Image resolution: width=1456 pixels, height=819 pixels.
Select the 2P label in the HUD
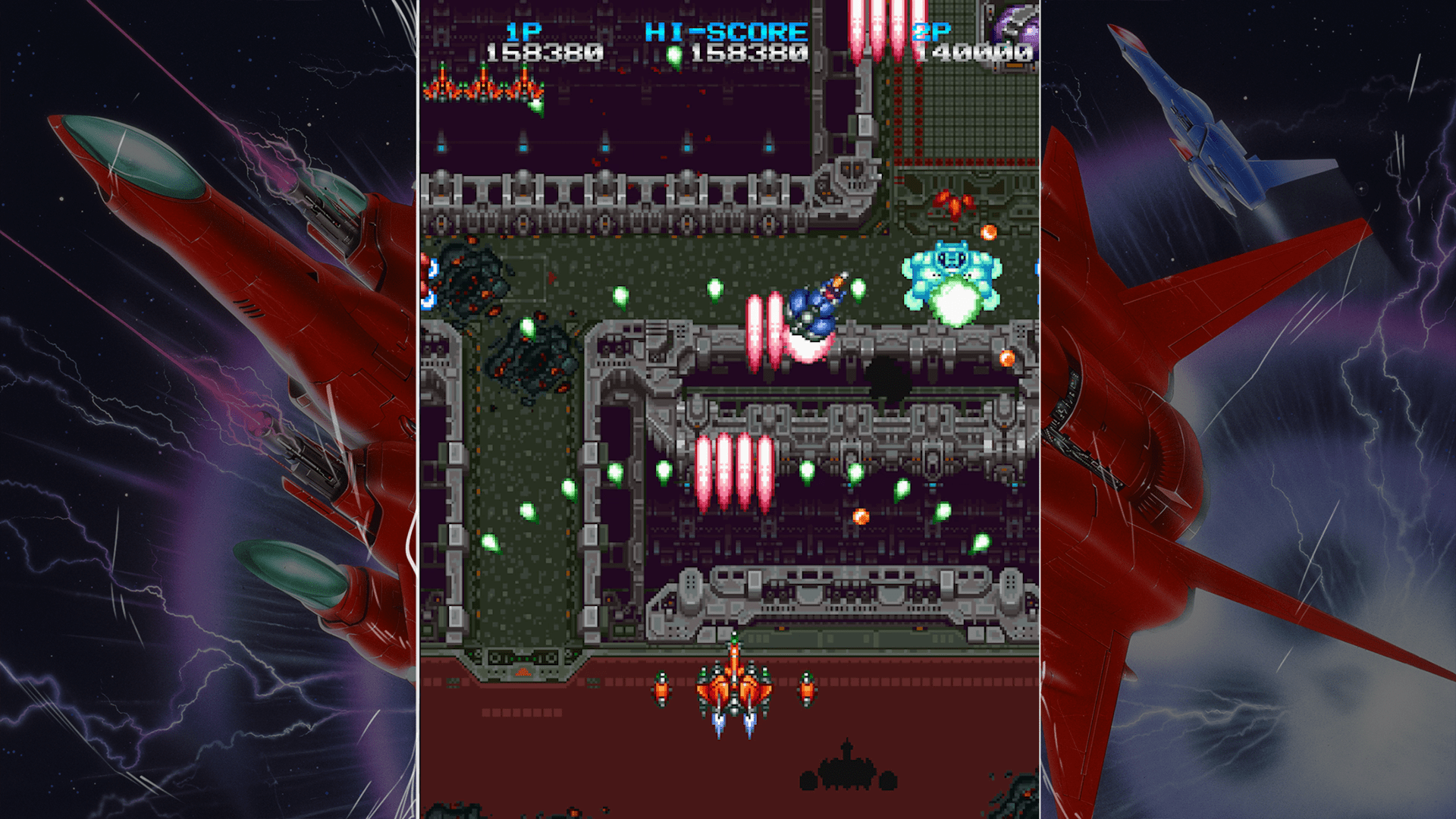tap(934, 32)
